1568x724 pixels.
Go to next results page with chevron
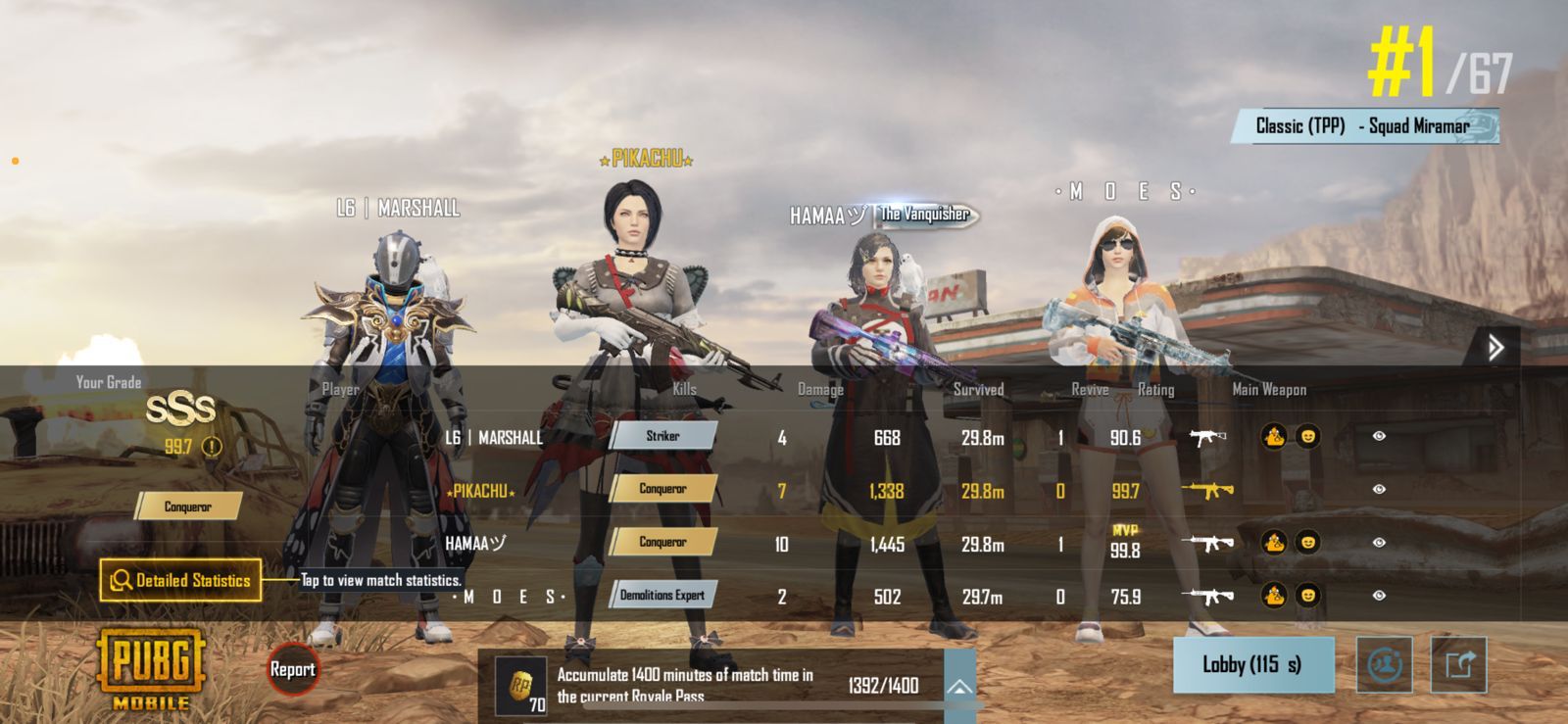(1494, 347)
